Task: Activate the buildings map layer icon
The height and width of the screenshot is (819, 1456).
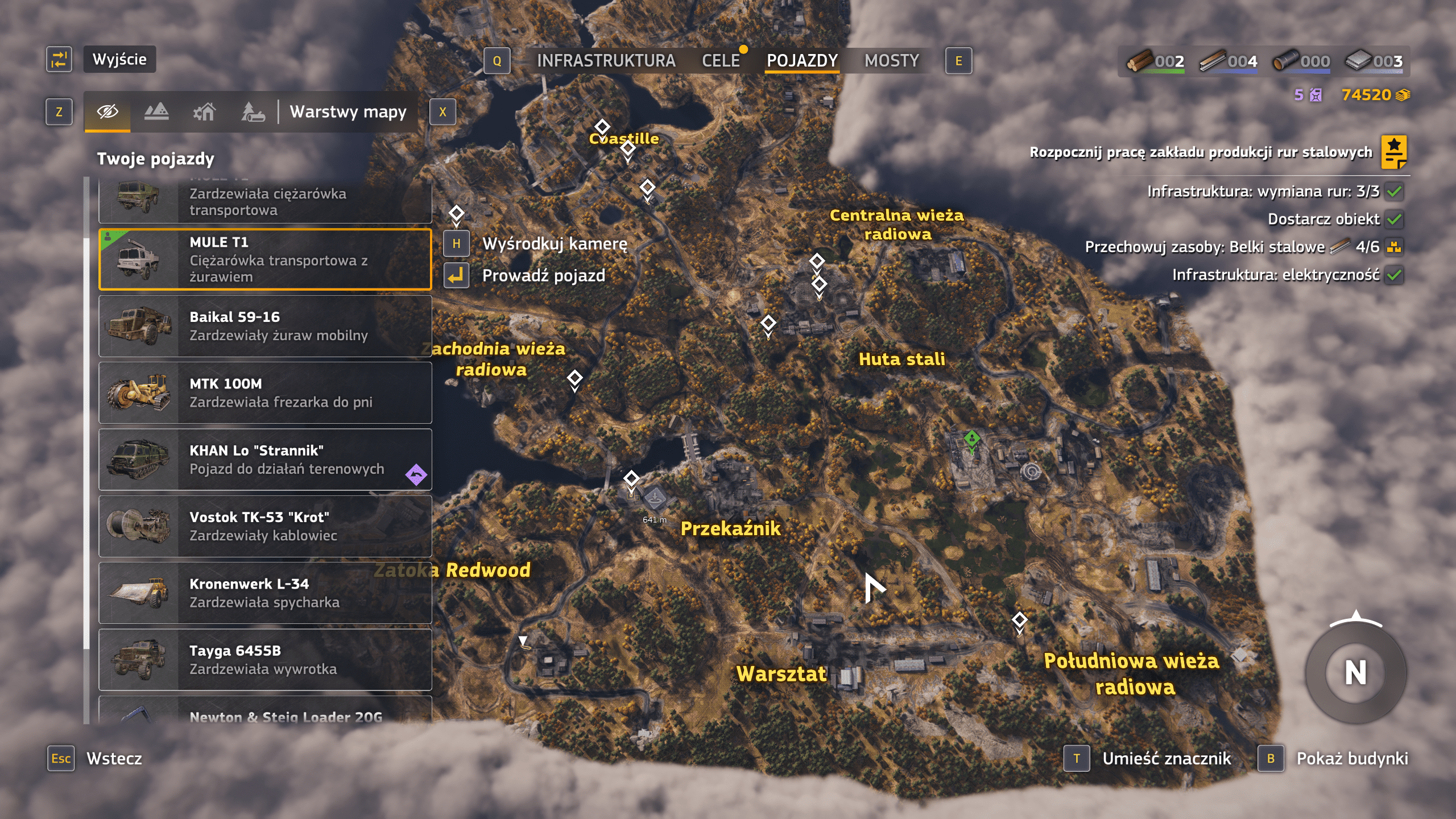Action: point(204,111)
